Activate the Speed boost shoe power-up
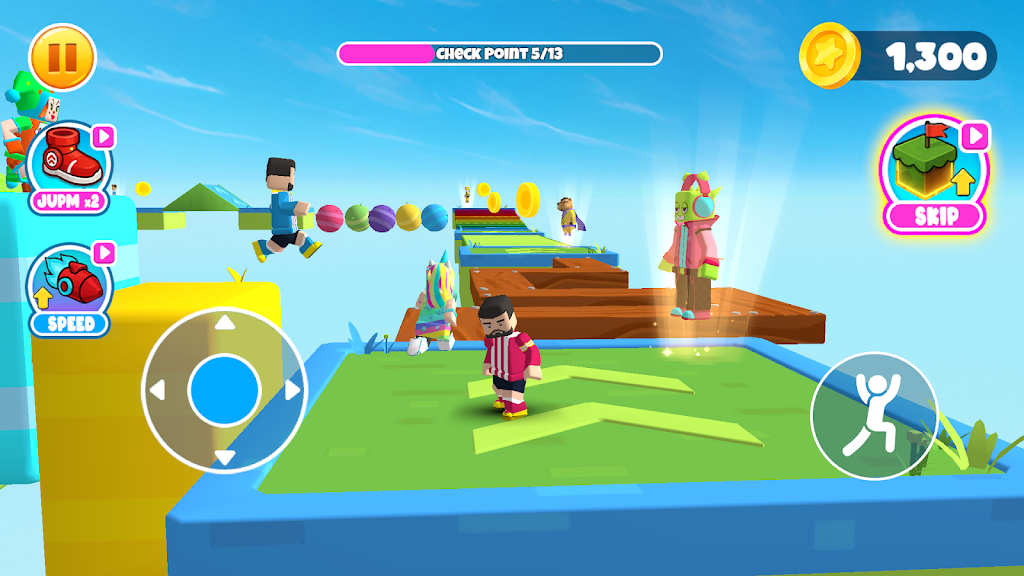Screen dimensions: 1024x576 [x=69, y=287]
